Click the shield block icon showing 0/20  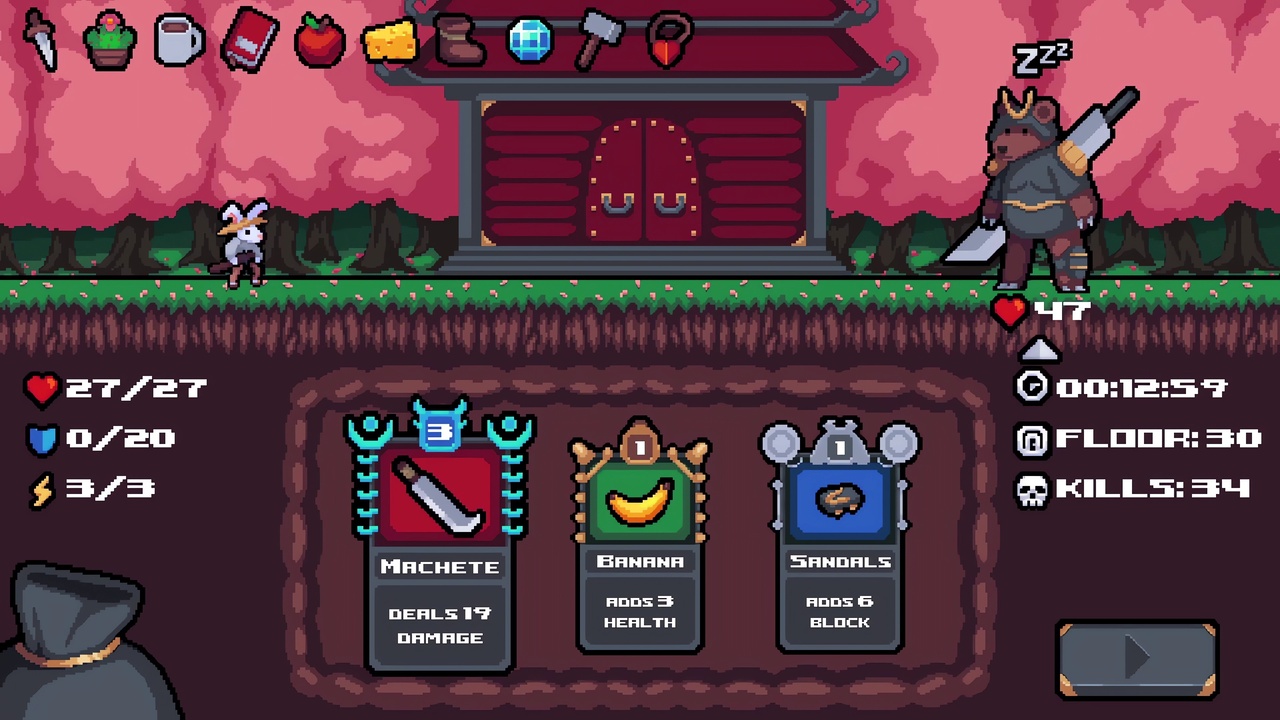click(42, 439)
